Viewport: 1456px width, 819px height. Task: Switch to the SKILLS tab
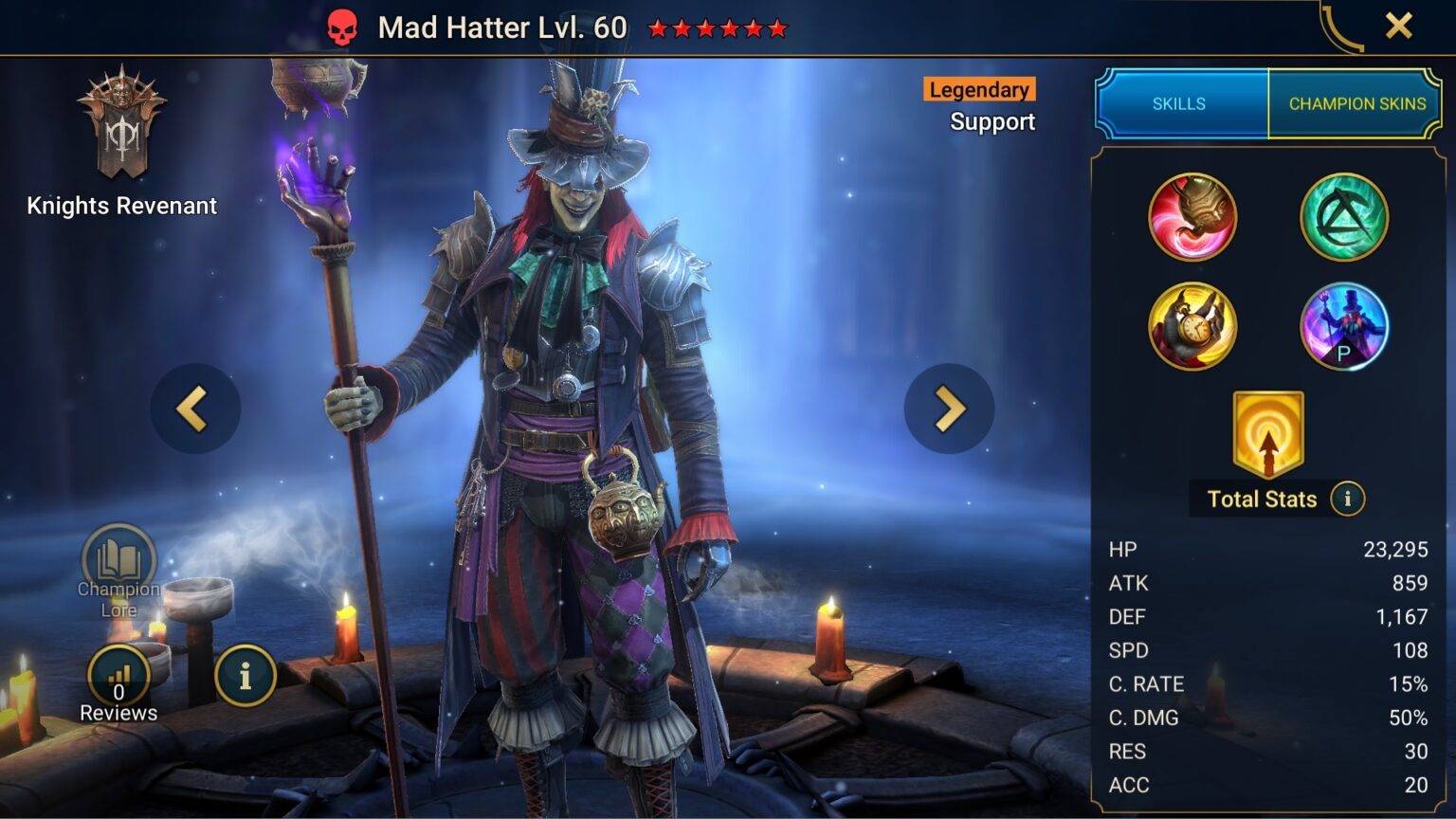click(x=1178, y=104)
